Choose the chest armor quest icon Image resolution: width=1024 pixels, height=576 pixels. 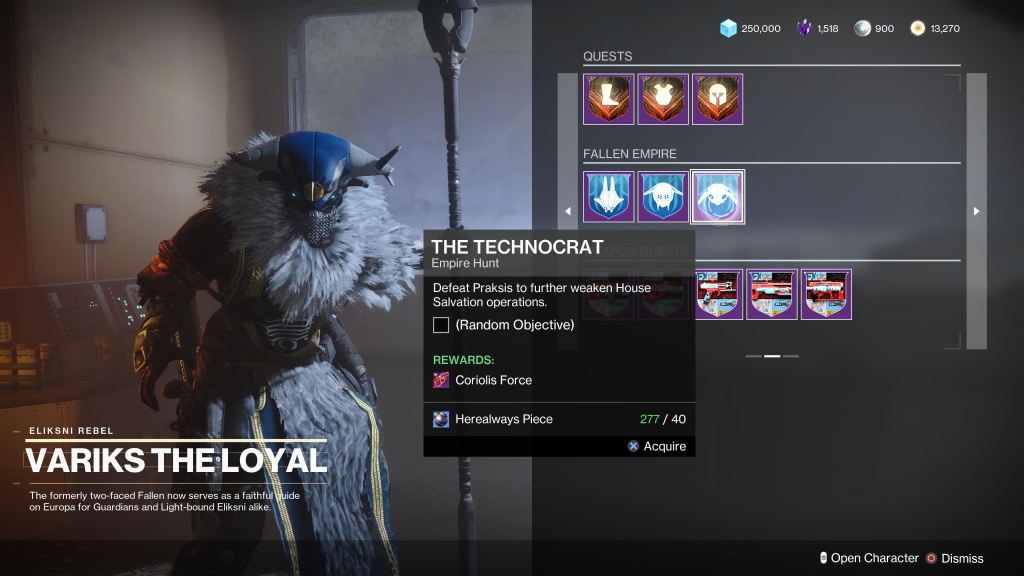663,99
